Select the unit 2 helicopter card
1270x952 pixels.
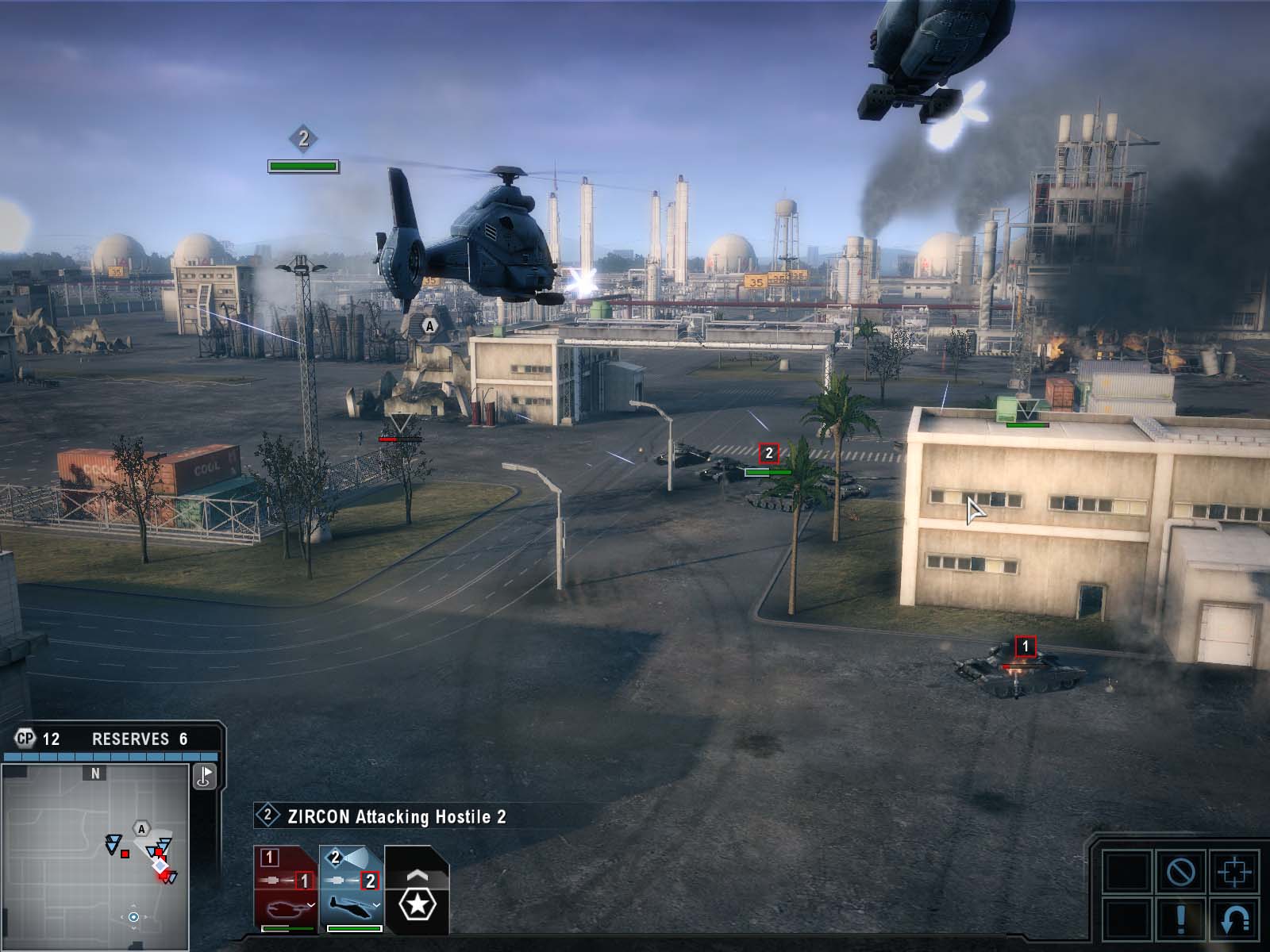(x=352, y=889)
